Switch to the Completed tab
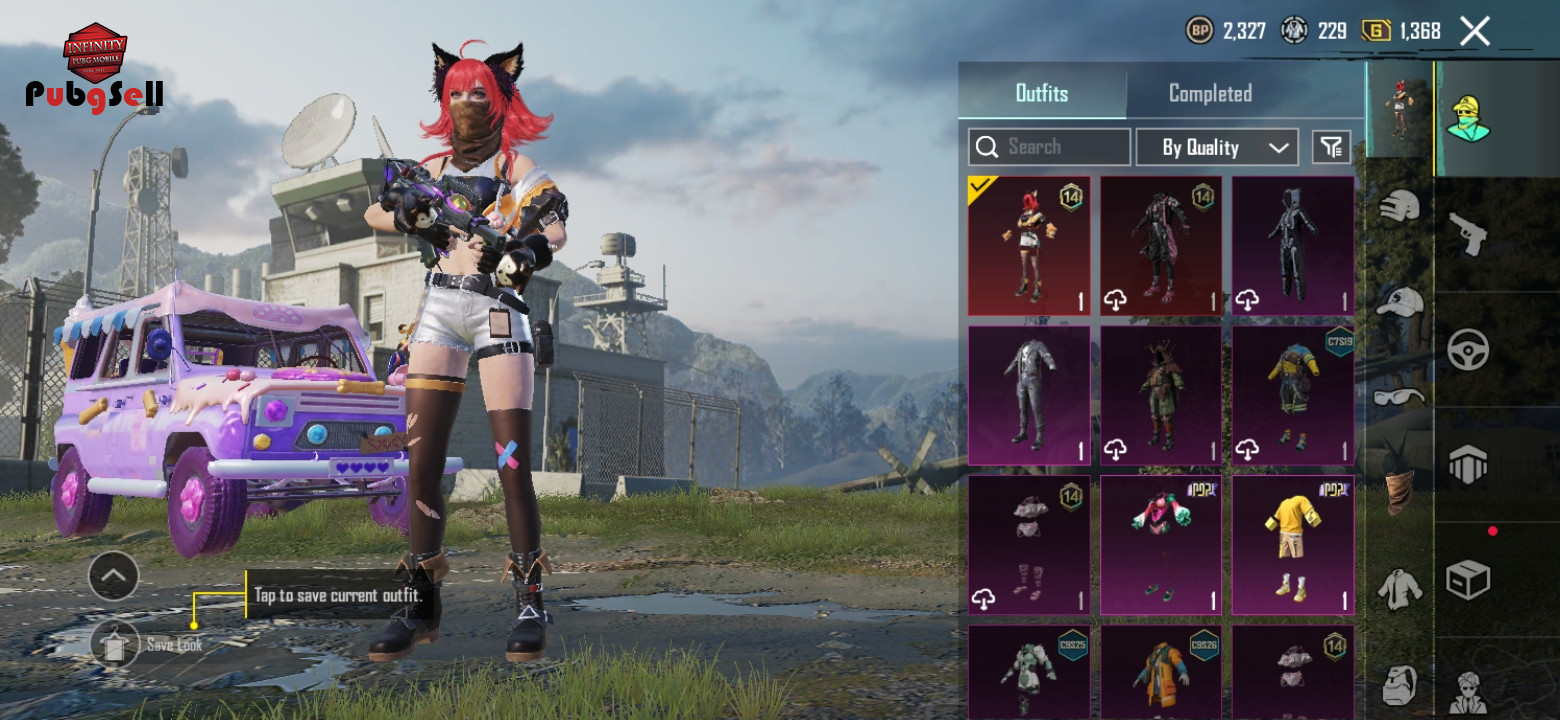Viewport: 1560px width, 720px height. coord(1210,94)
